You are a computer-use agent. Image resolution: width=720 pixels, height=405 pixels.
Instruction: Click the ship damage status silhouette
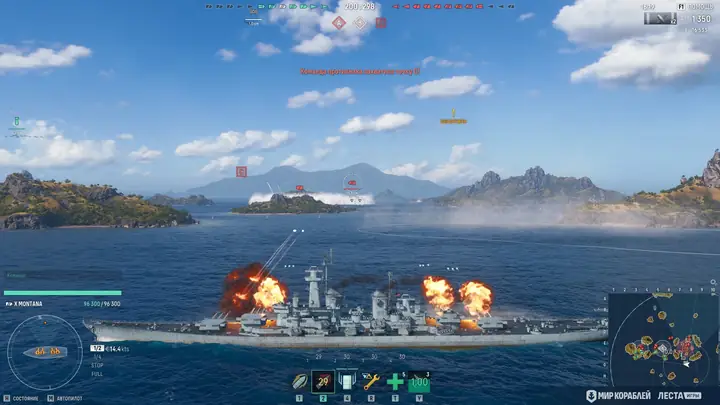coord(45,352)
